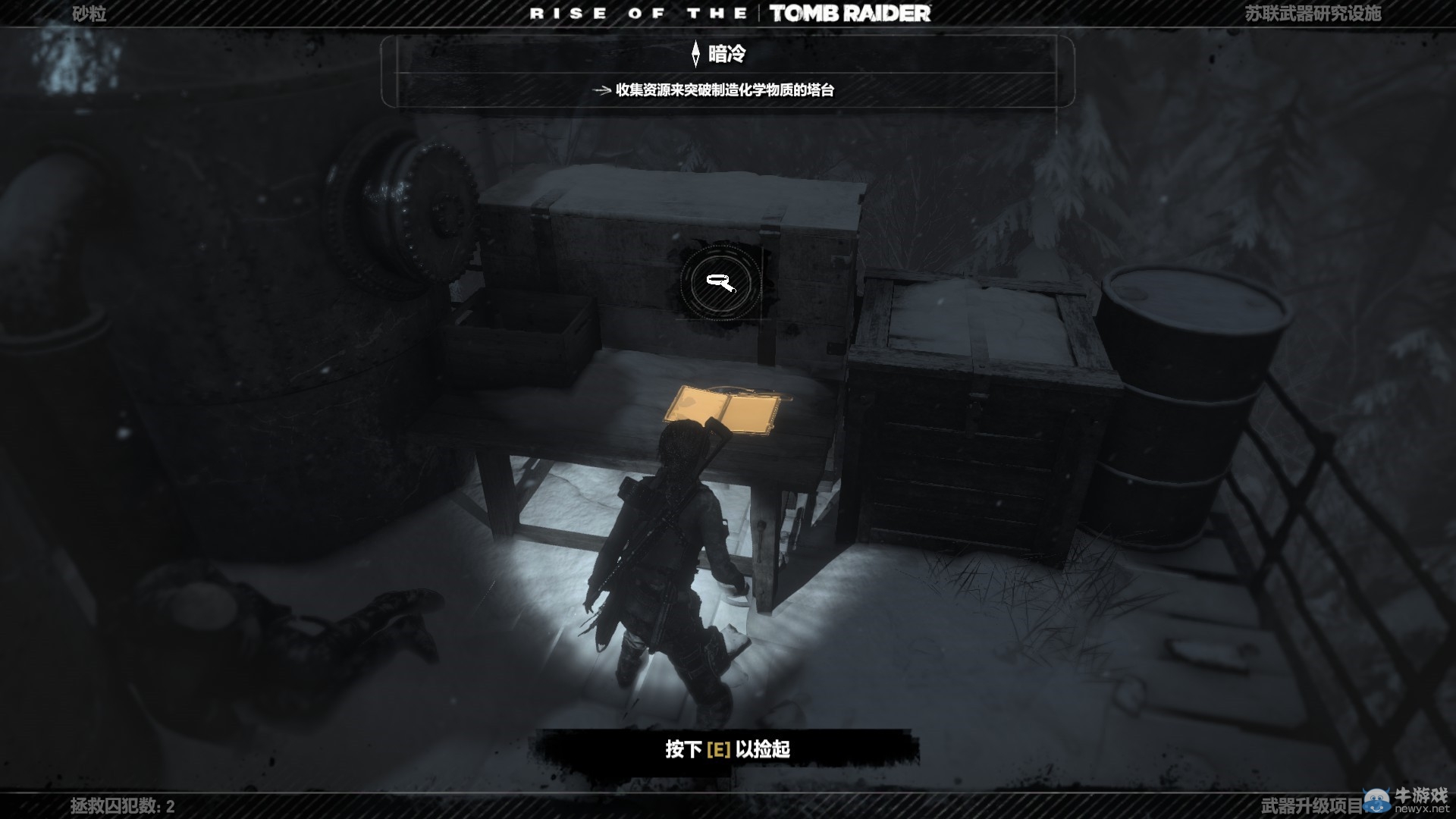Select the magnifying glass inspect marker
Screen dimensions: 1456x819
tap(720, 283)
